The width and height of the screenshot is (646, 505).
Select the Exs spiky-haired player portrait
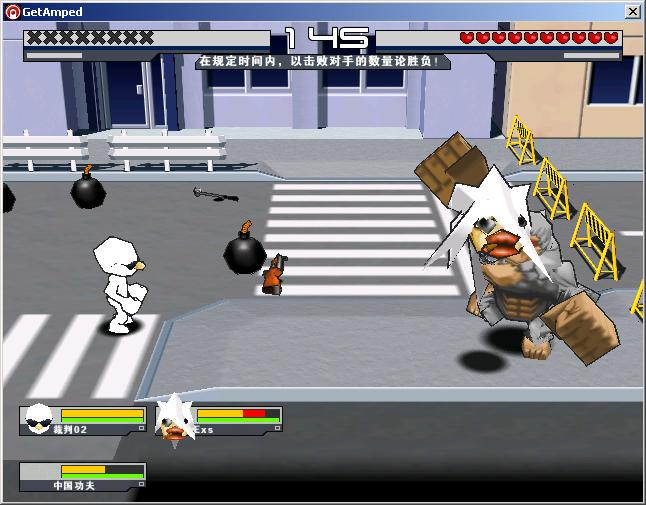click(174, 419)
